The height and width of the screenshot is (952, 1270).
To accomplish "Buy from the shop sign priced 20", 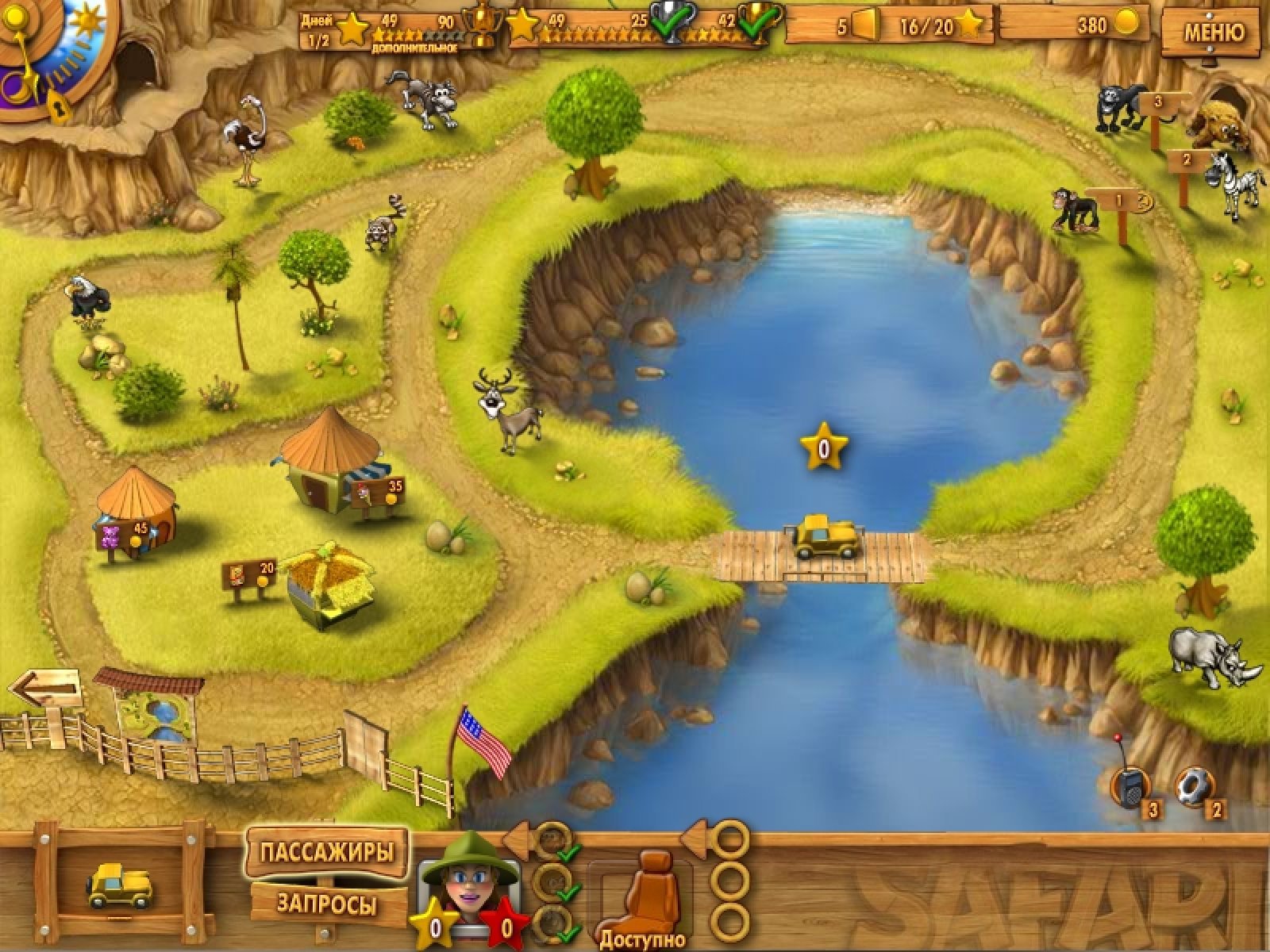I will (x=249, y=573).
